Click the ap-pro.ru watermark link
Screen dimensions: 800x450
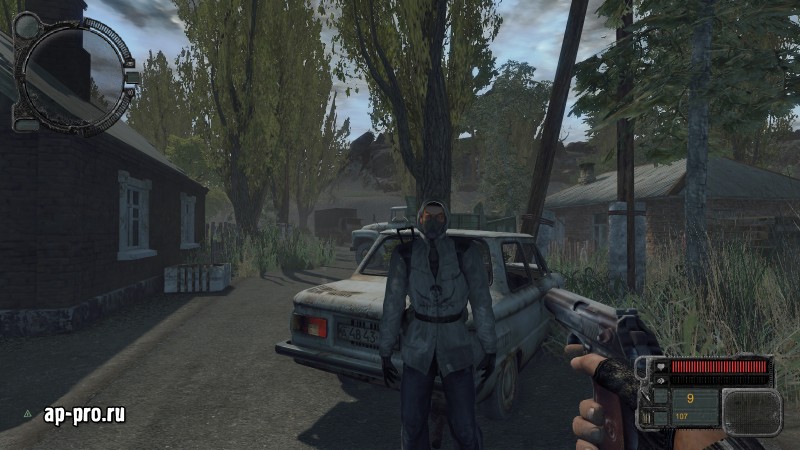click(84, 414)
